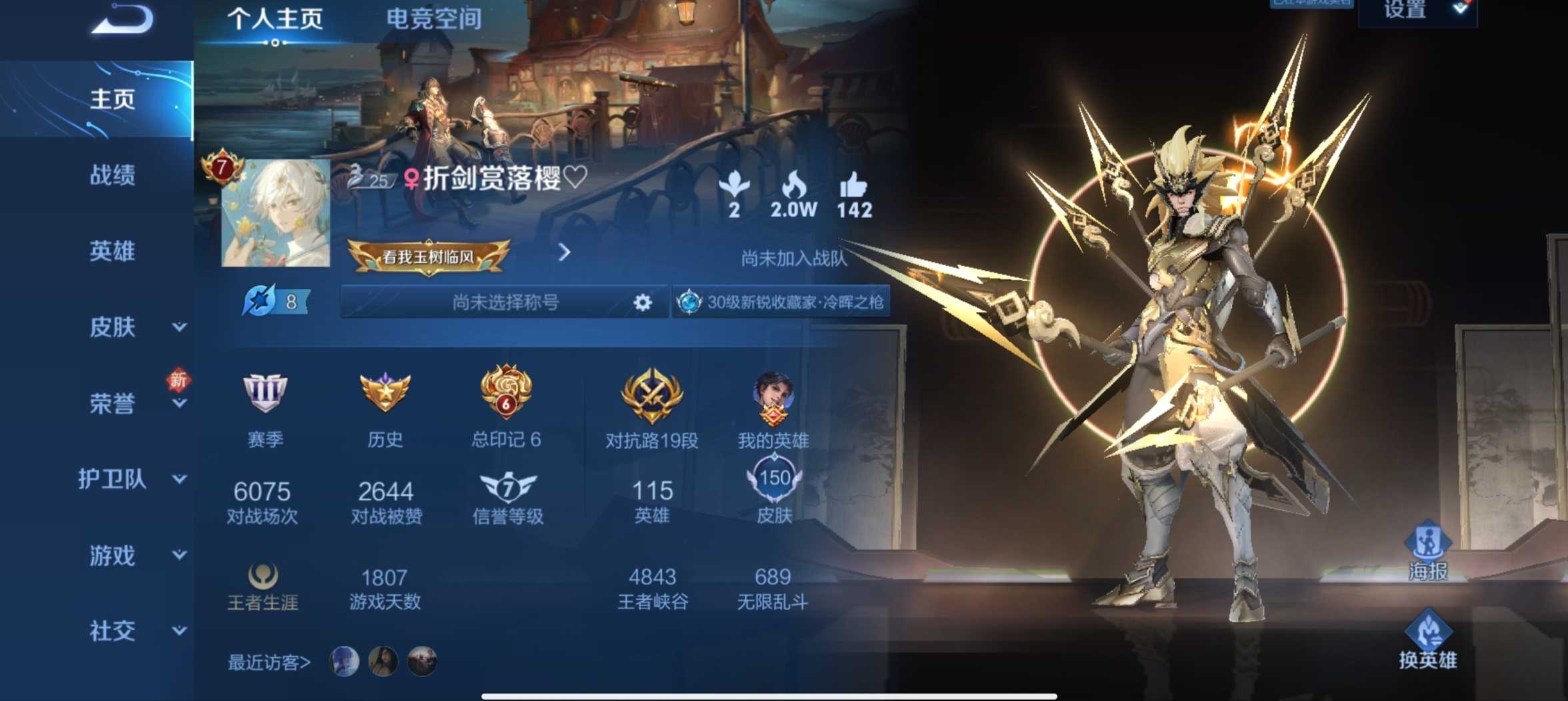
Task: Open the 战绩 sidebar menu item
Action: [113, 175]
